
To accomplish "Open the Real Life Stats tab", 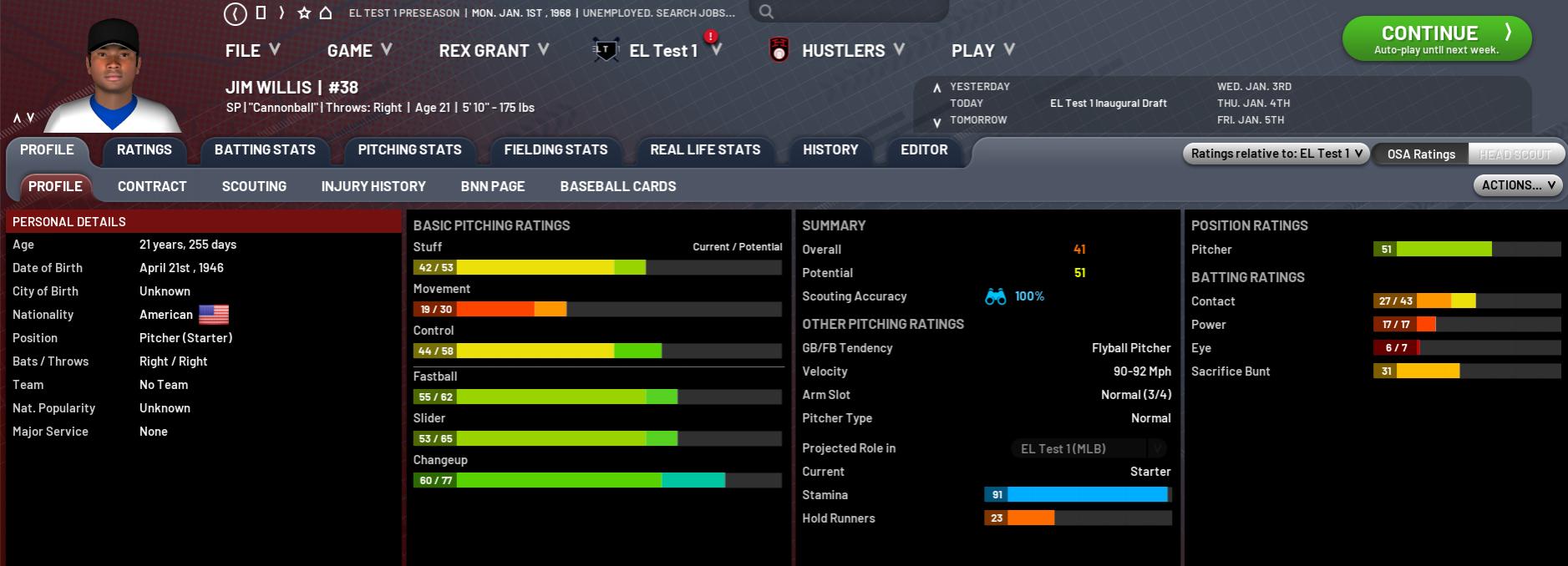I will 705,150.
